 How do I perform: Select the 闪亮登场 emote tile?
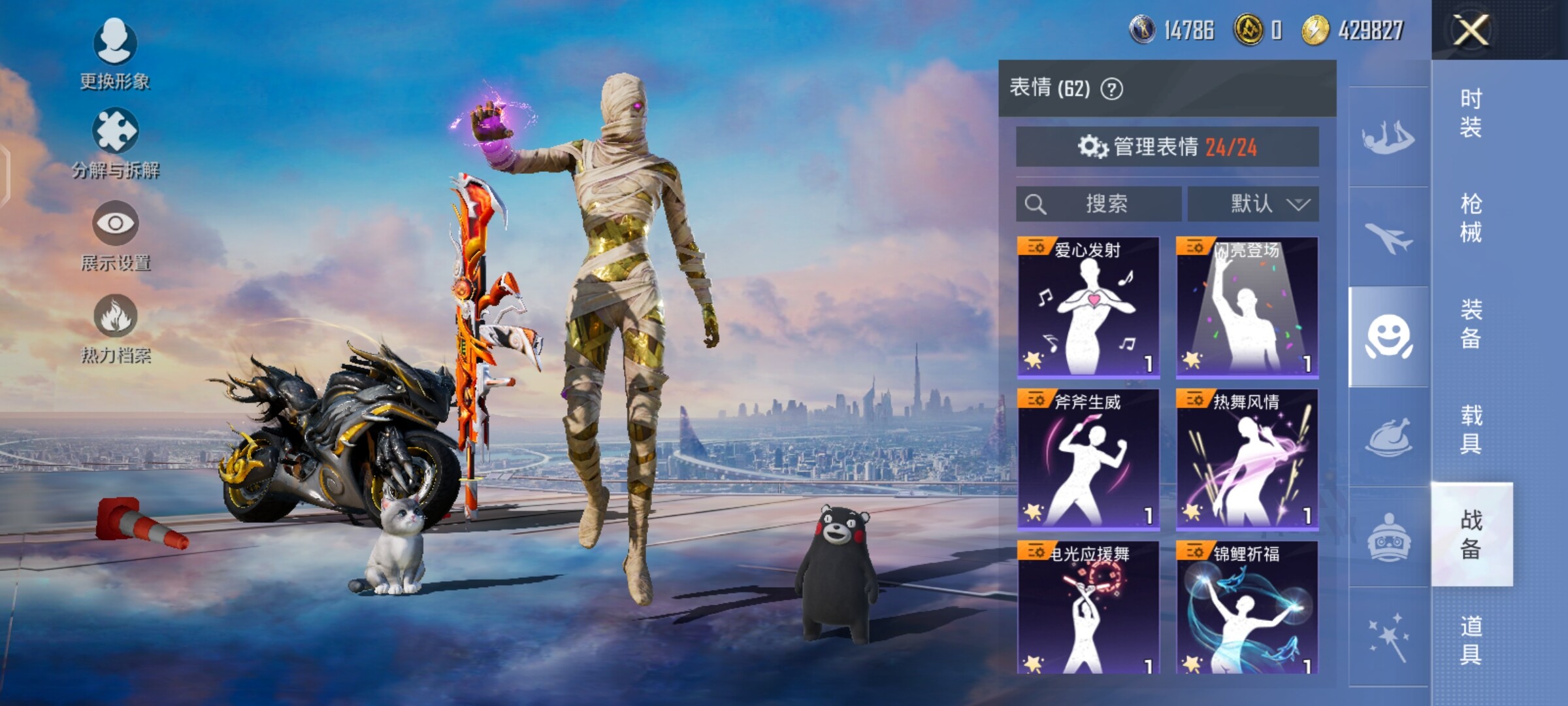[1247, 307]
